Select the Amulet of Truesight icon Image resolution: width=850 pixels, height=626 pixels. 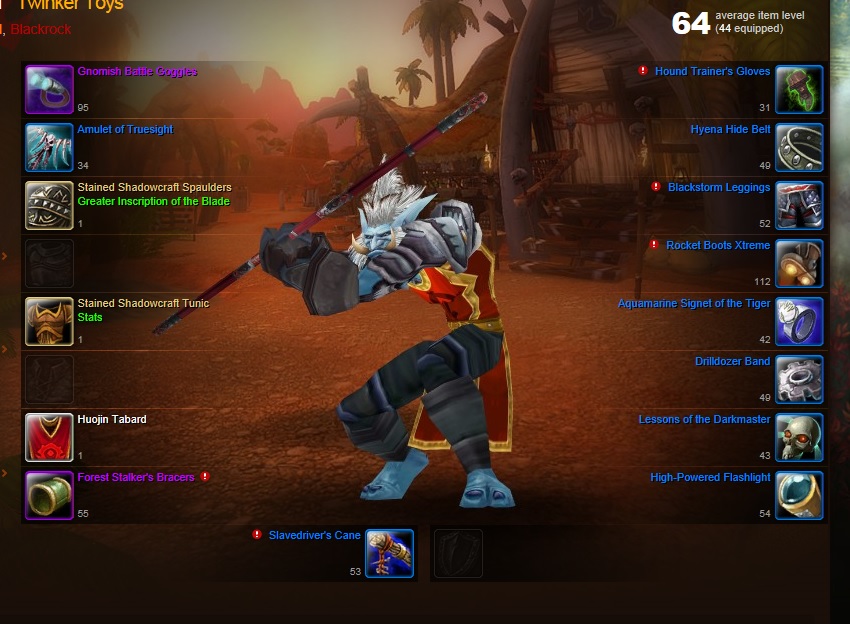pyautogui.click(x=49, y=148)
